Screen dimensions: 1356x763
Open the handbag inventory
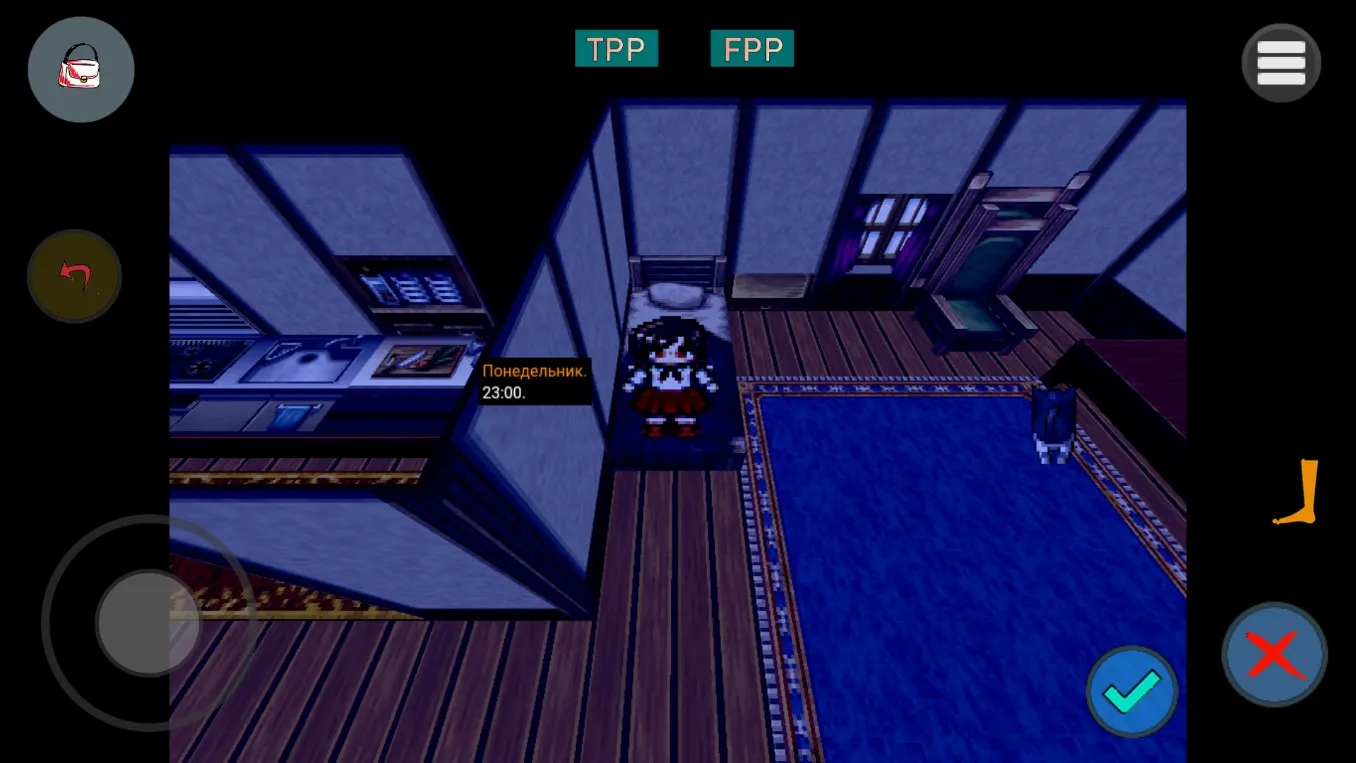[81, 70]
